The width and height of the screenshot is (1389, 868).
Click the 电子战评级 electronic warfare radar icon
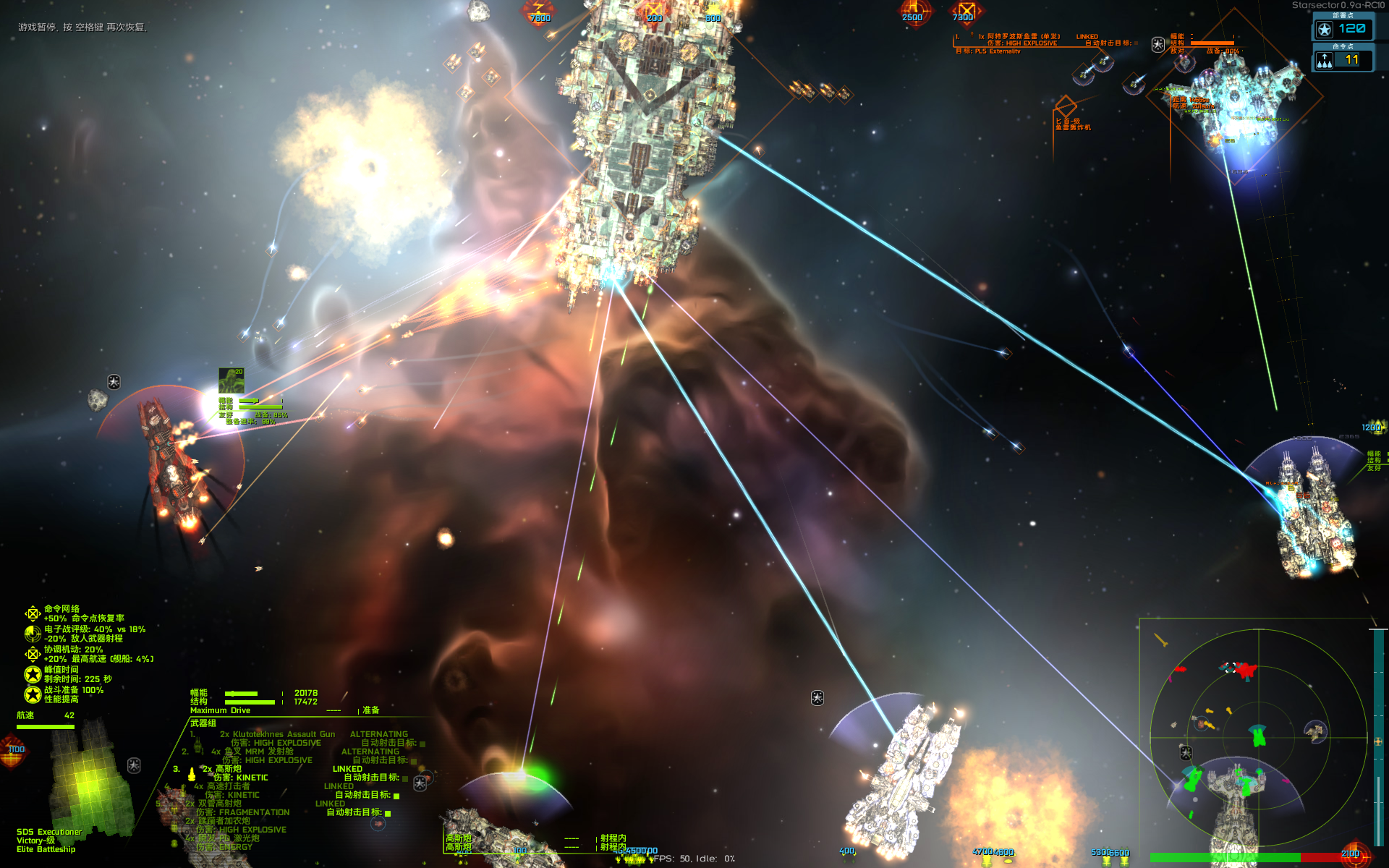(33, 634)
